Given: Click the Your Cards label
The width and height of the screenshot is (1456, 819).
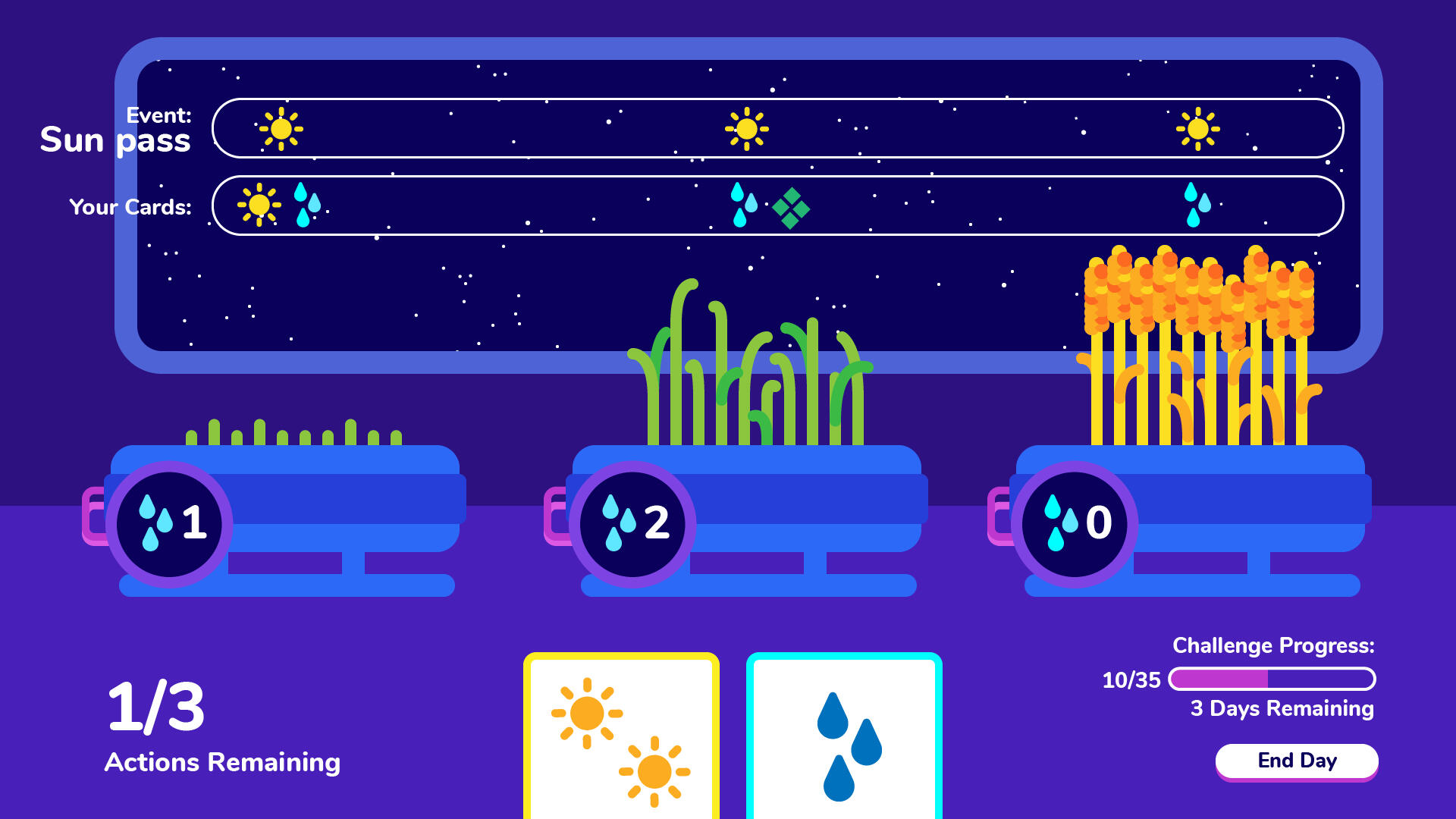Looking at the screenshot, I should point(130,206).
